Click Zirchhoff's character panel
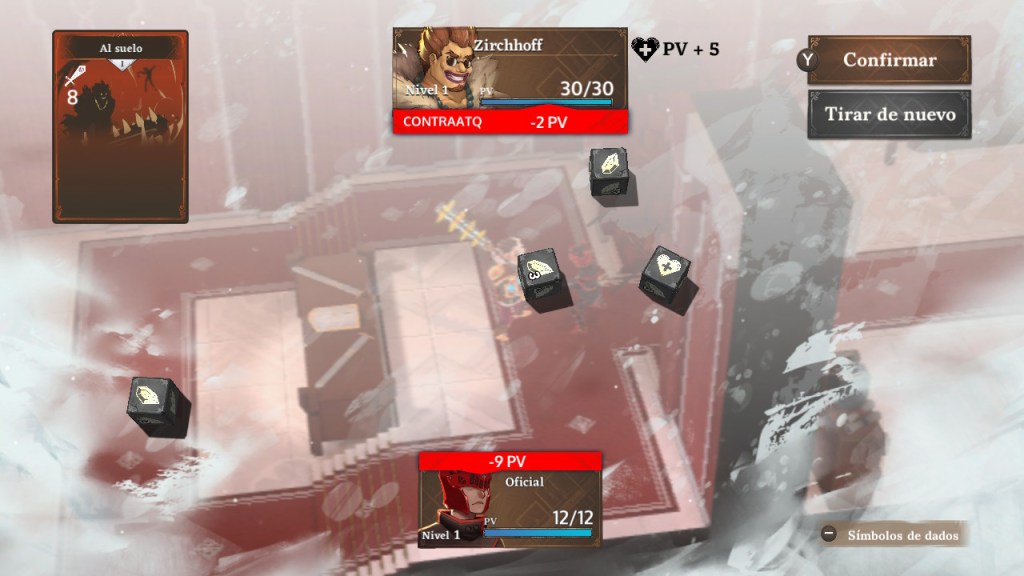1024x576 pixels. click(x=510, y=68)
